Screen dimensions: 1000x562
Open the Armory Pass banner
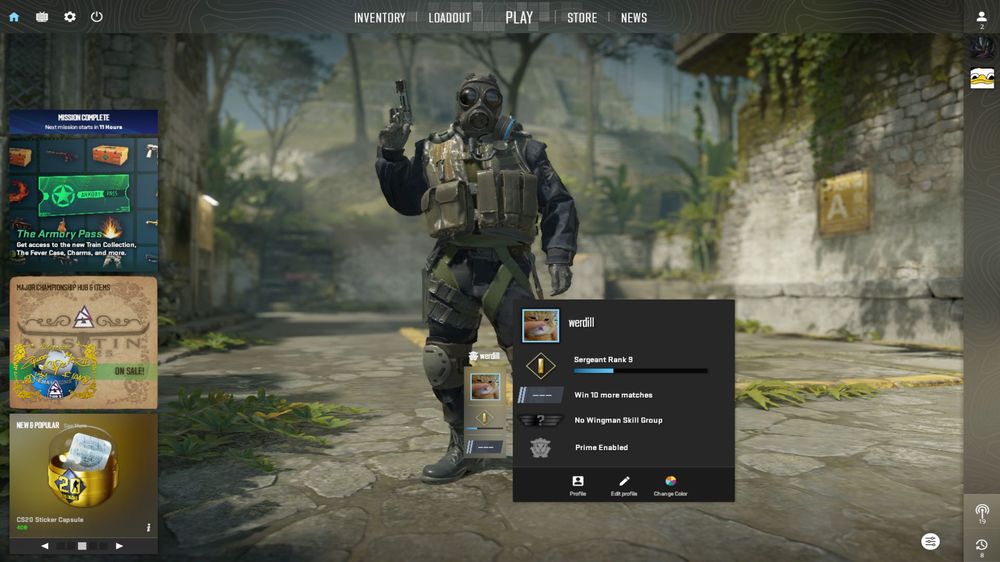[83, 190]
